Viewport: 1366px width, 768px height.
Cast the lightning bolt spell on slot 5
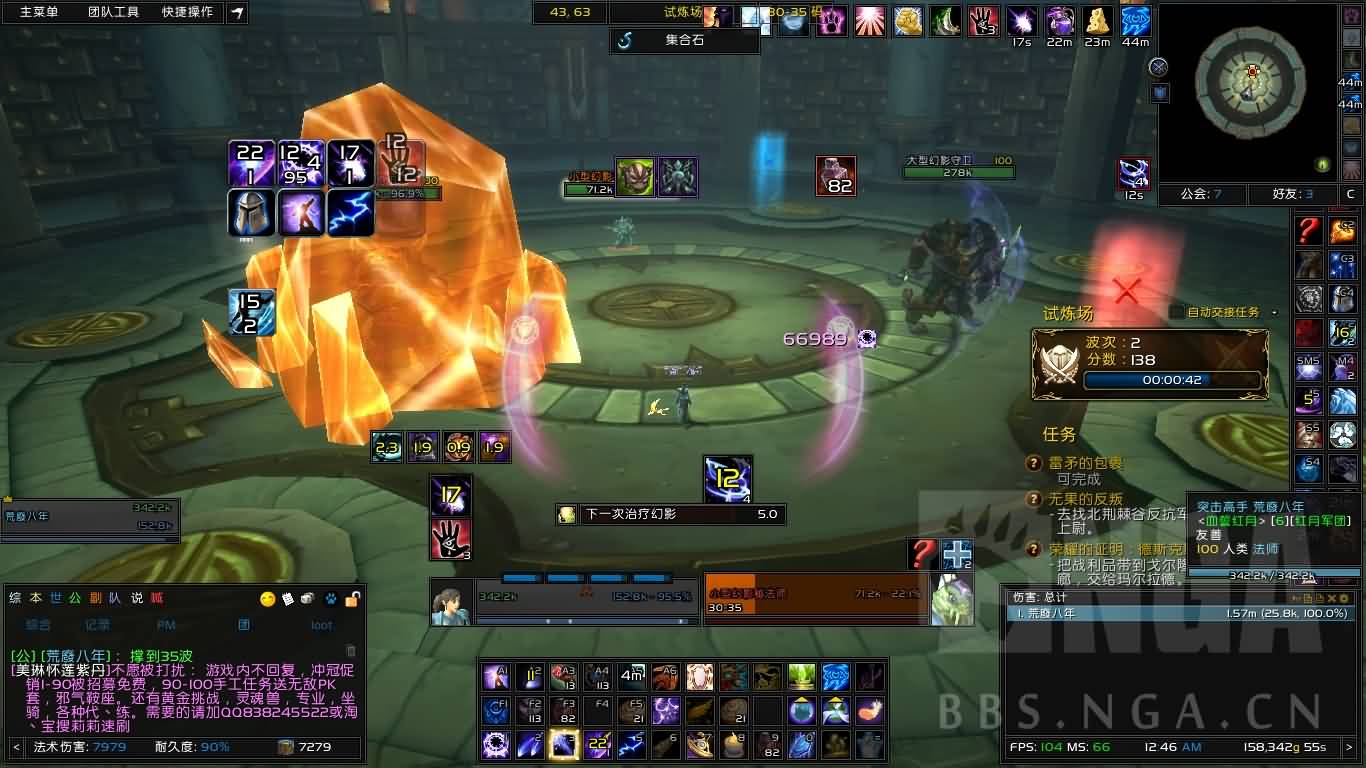click(x=632, y=744)
